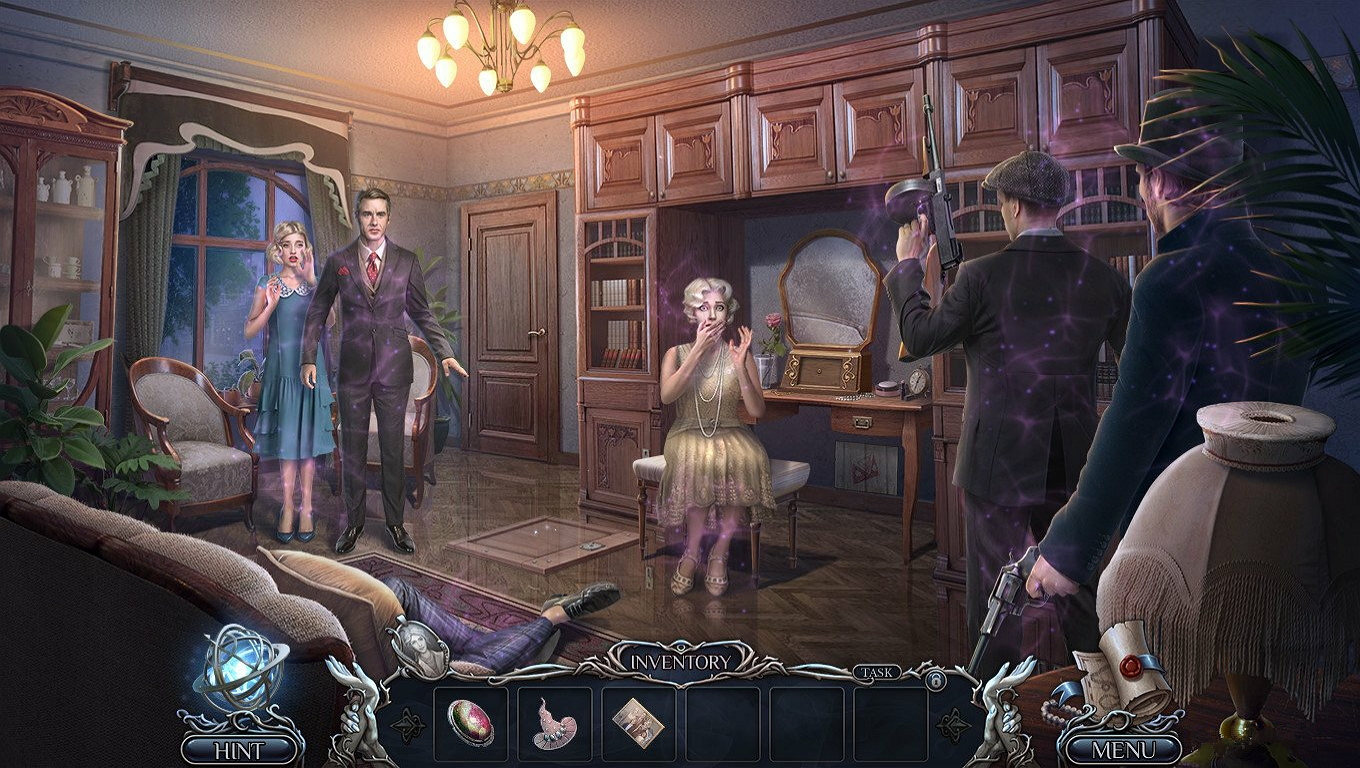Show the current Task
1360x768 pixels.
(x=875, y=673)
